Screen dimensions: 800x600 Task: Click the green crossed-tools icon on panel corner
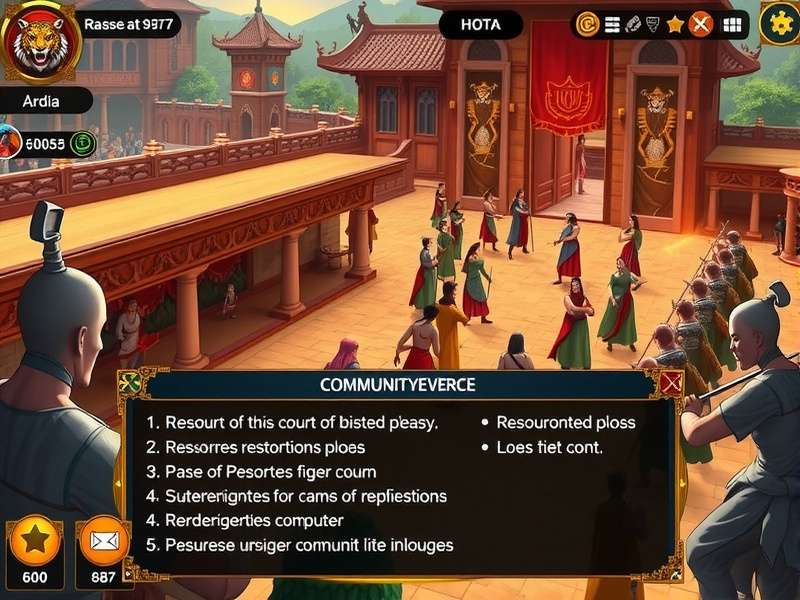[x=129, y=382]
